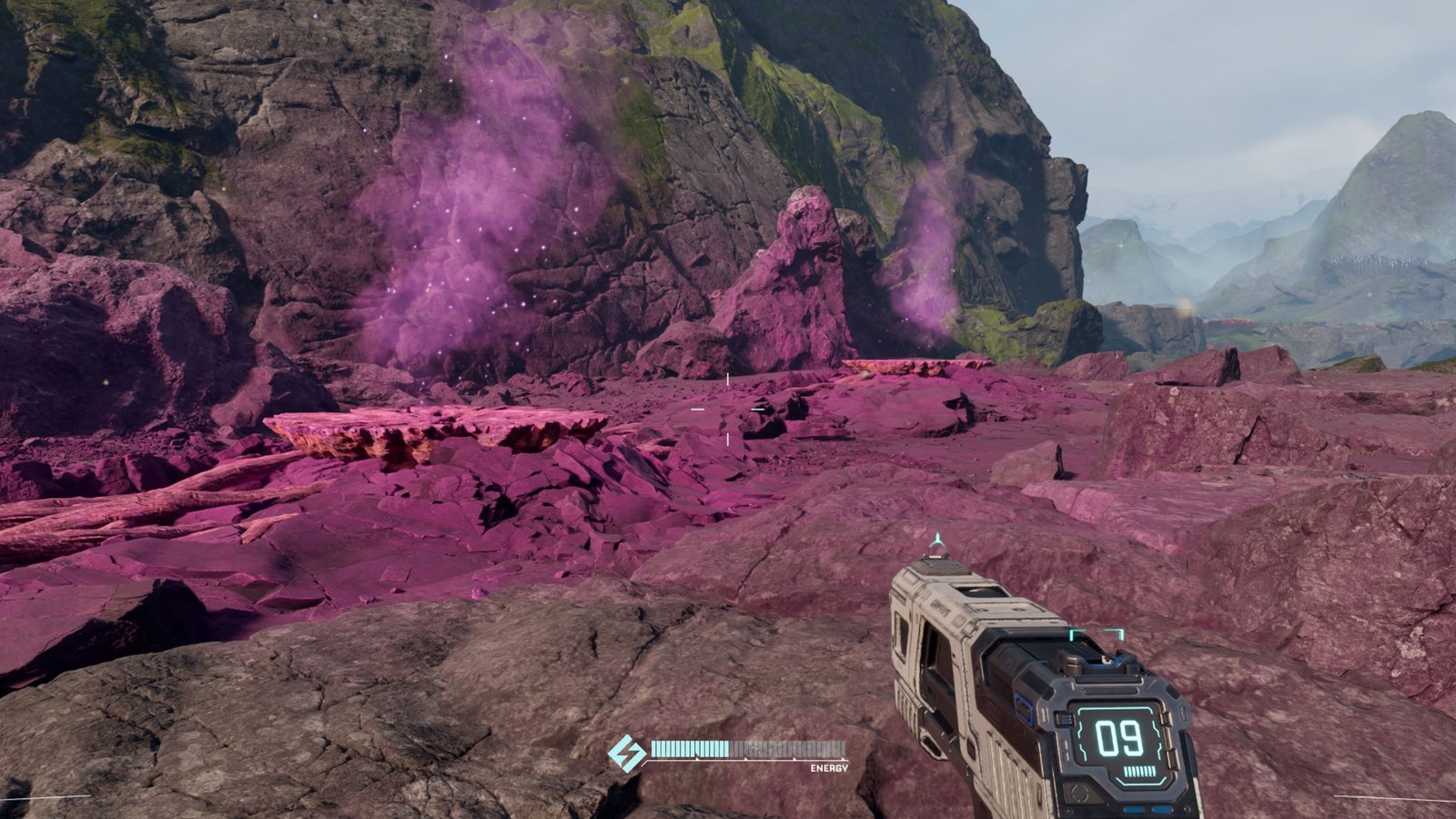Click the circular button on the weapon panel
Viewport: 1456px width, 819px height.
click(x=1080, y=794)
